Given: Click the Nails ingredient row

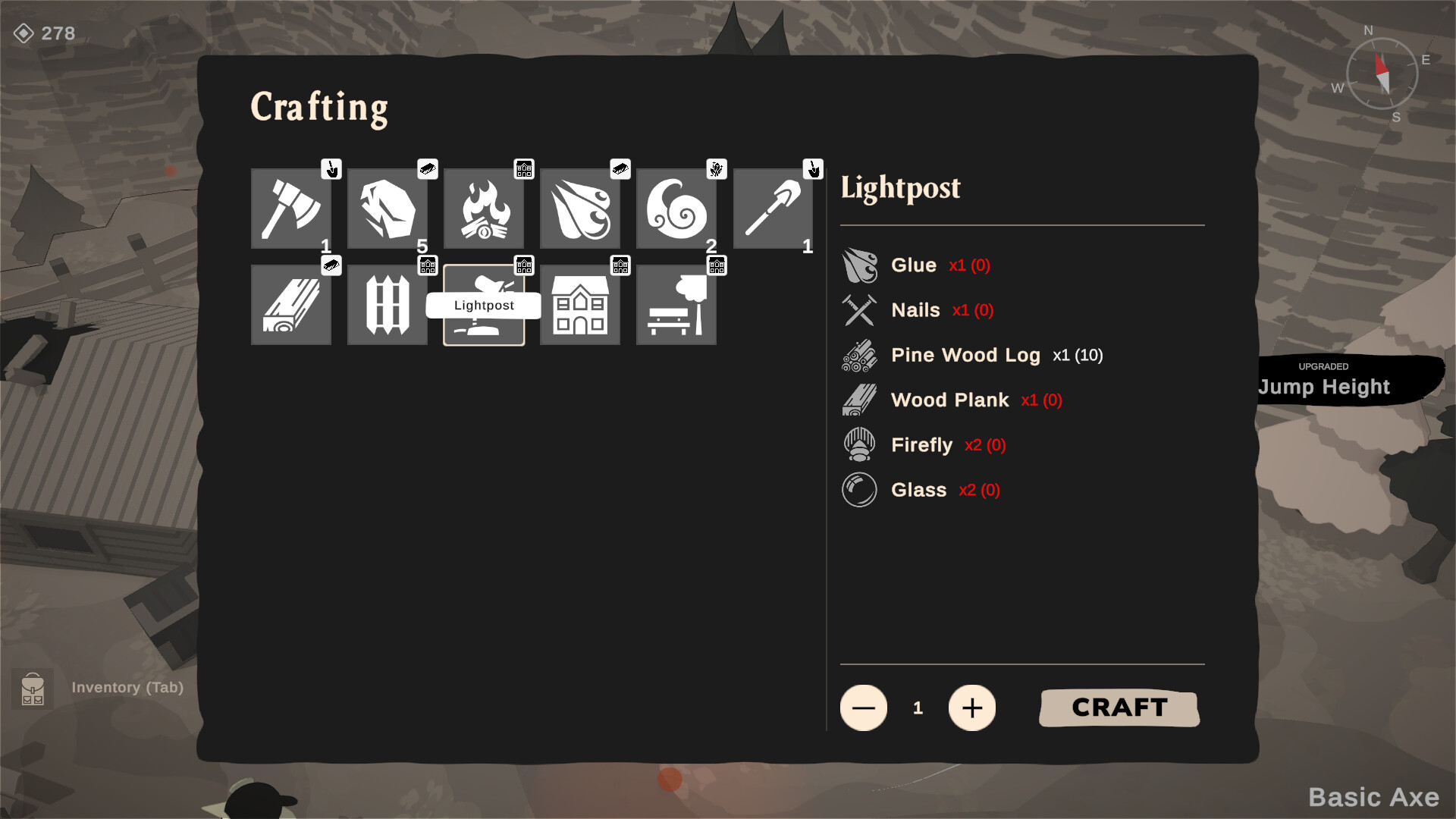Looking at the screenshot, I should [915, 310].
